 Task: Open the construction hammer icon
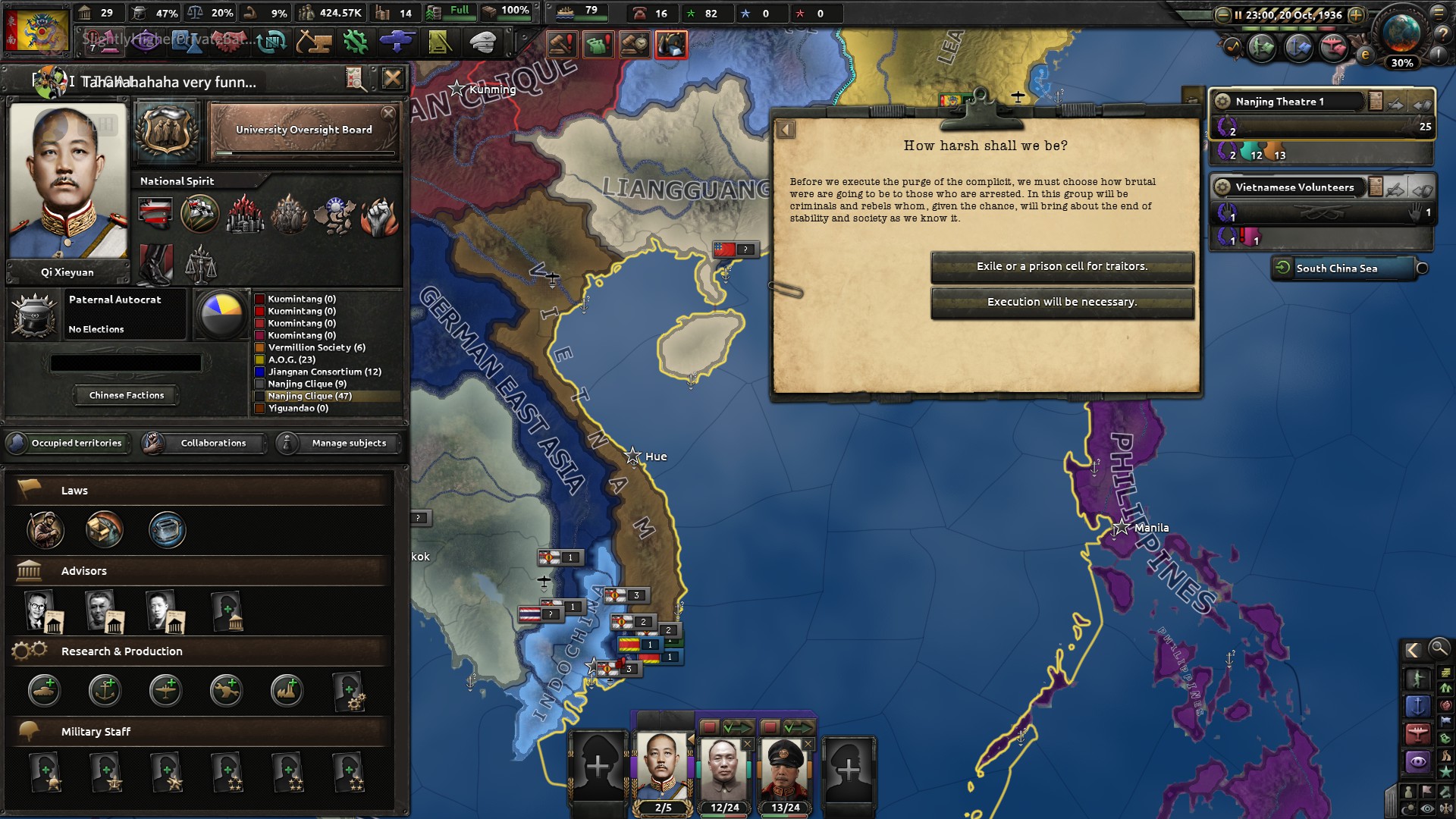(315, 42)
